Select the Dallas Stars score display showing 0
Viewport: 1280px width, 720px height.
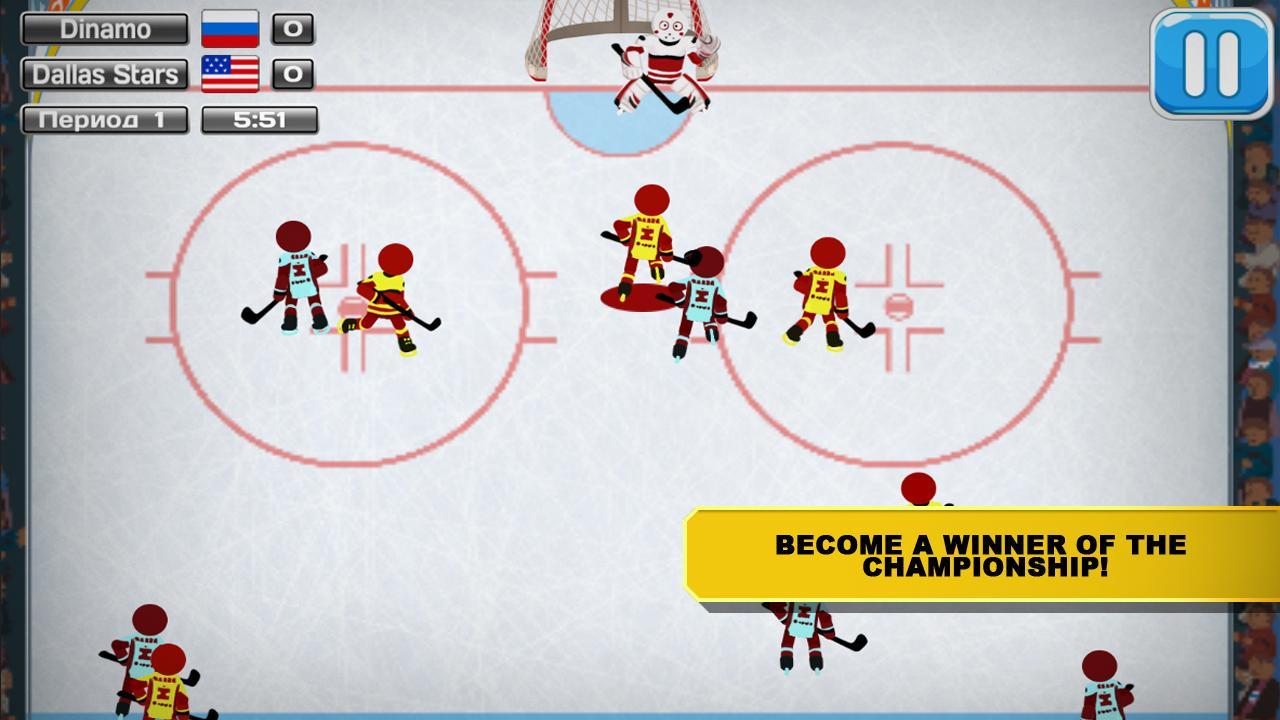tap(294, 74)
